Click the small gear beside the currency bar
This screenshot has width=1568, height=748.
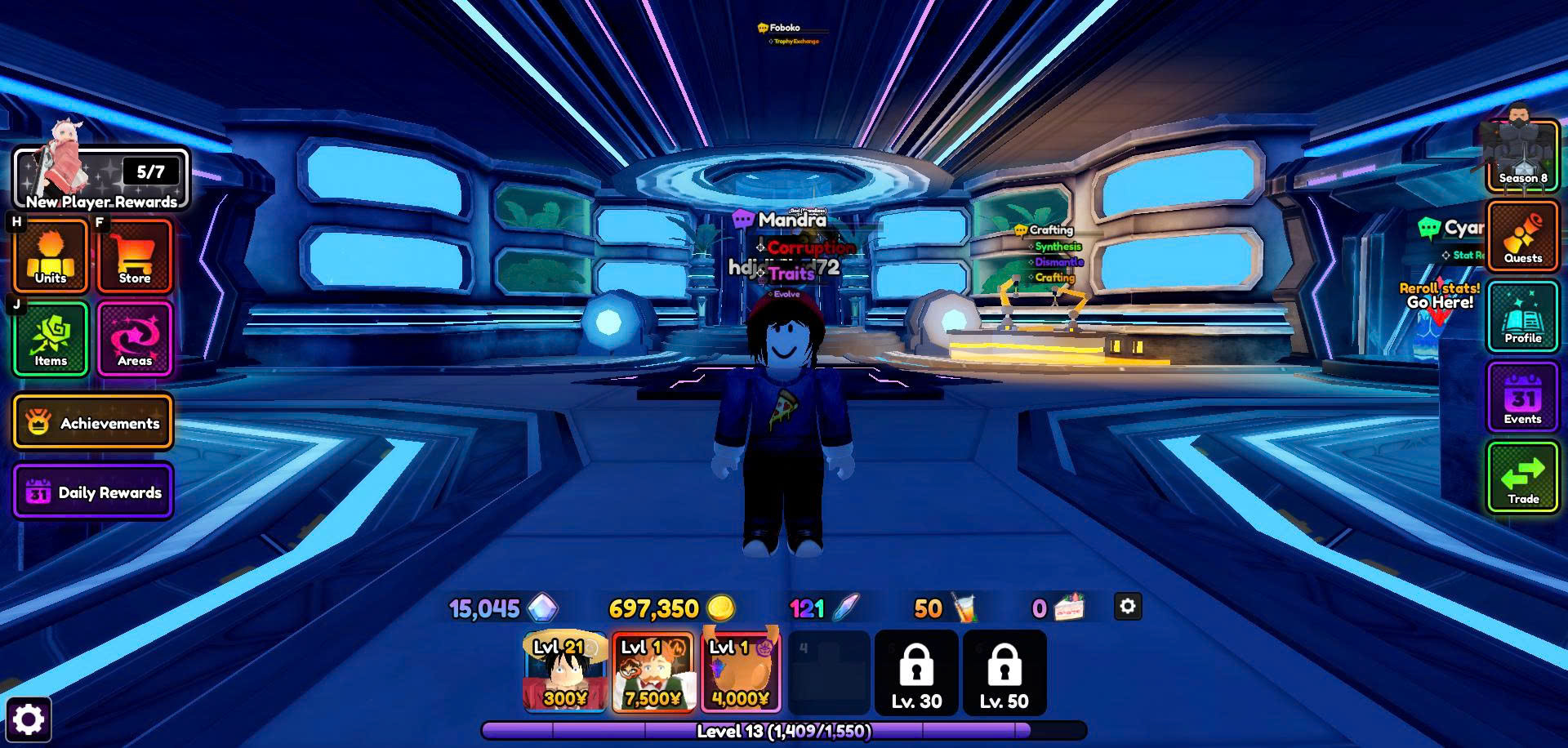coord(1128,607)
